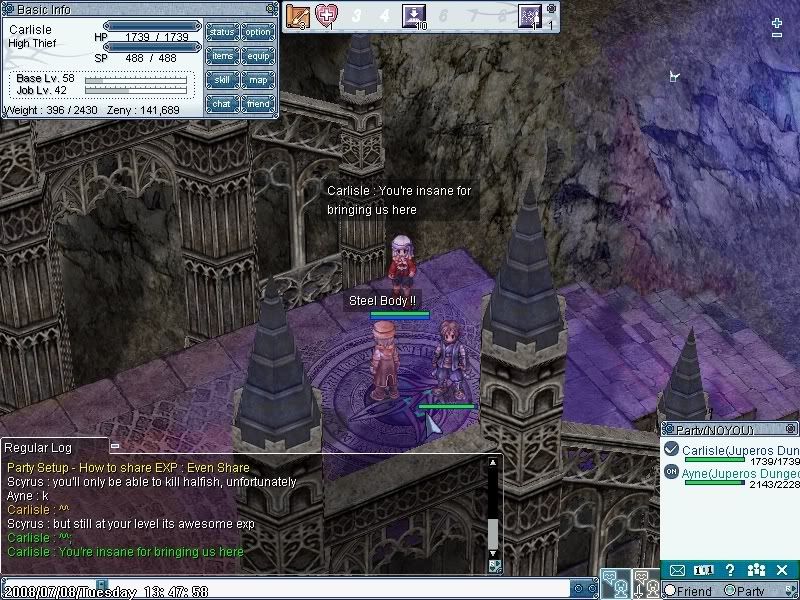Open the friend list button

[x=258, y=104]
